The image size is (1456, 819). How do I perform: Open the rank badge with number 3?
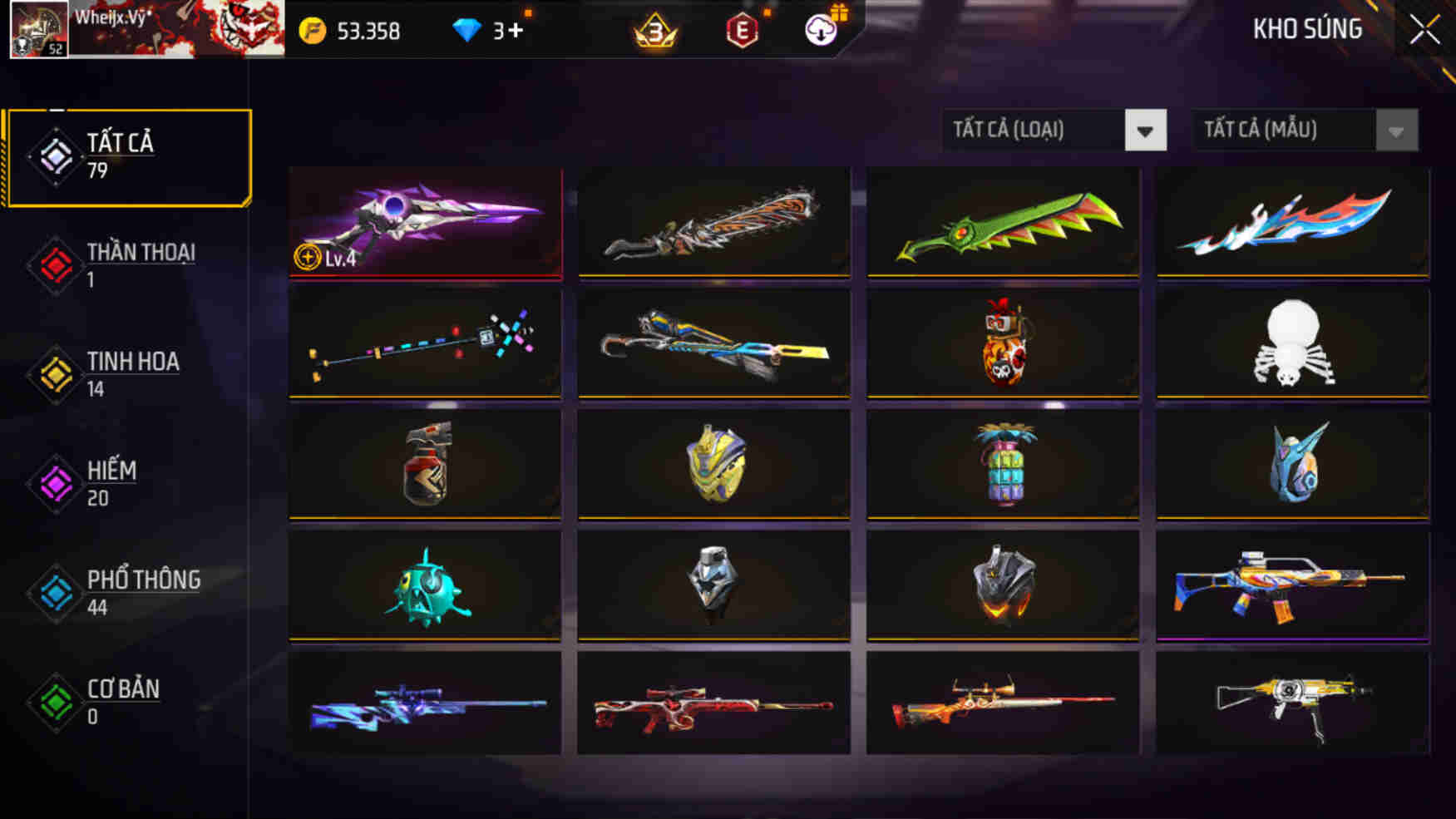pyautogui.click(x=653, y=31)
